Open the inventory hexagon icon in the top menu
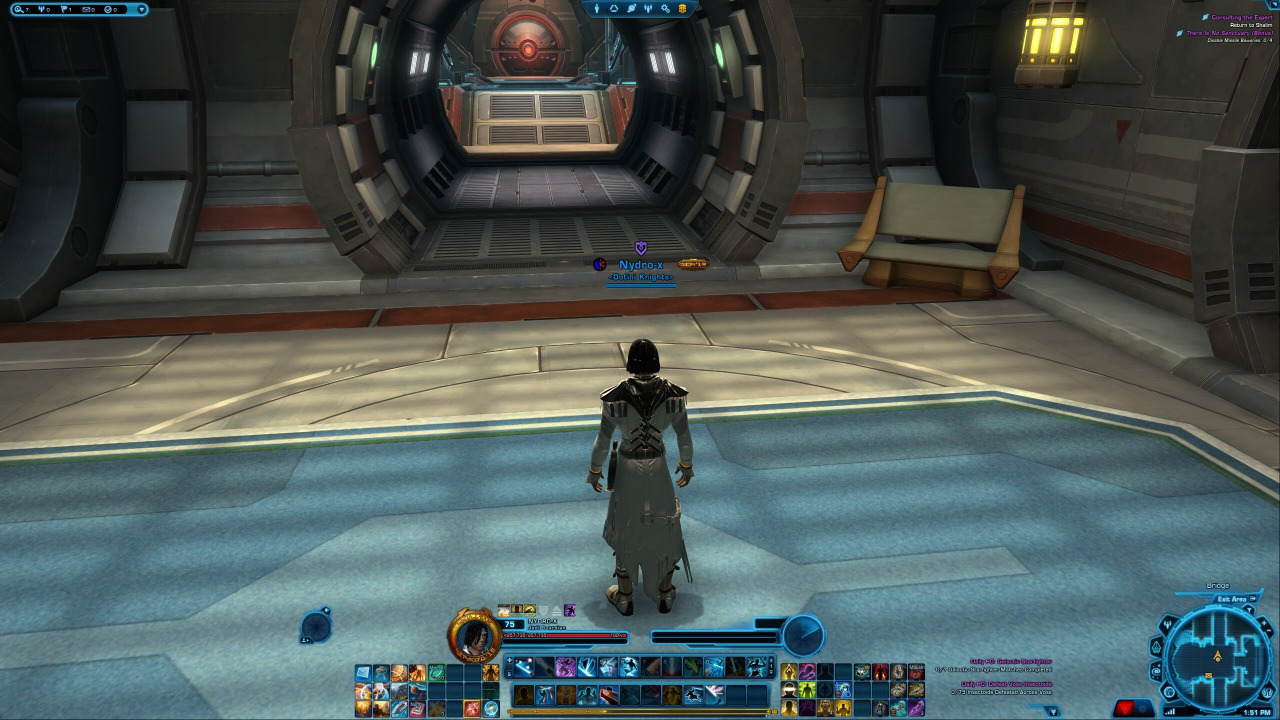This screenshot has width=1280, height=720. click(614, 9)
